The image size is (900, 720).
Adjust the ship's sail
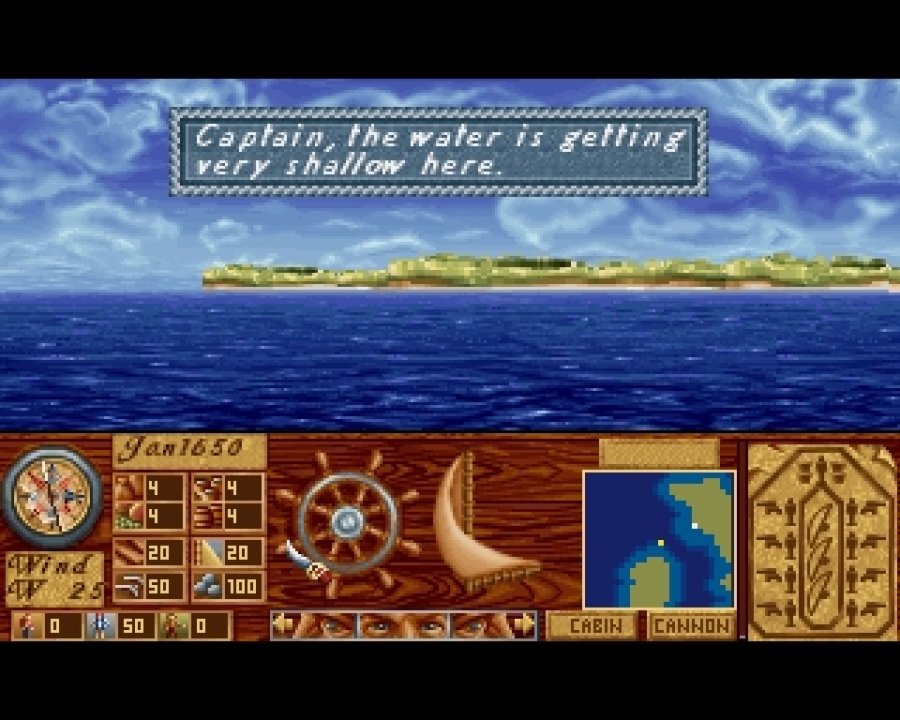[x=478, y=525]
